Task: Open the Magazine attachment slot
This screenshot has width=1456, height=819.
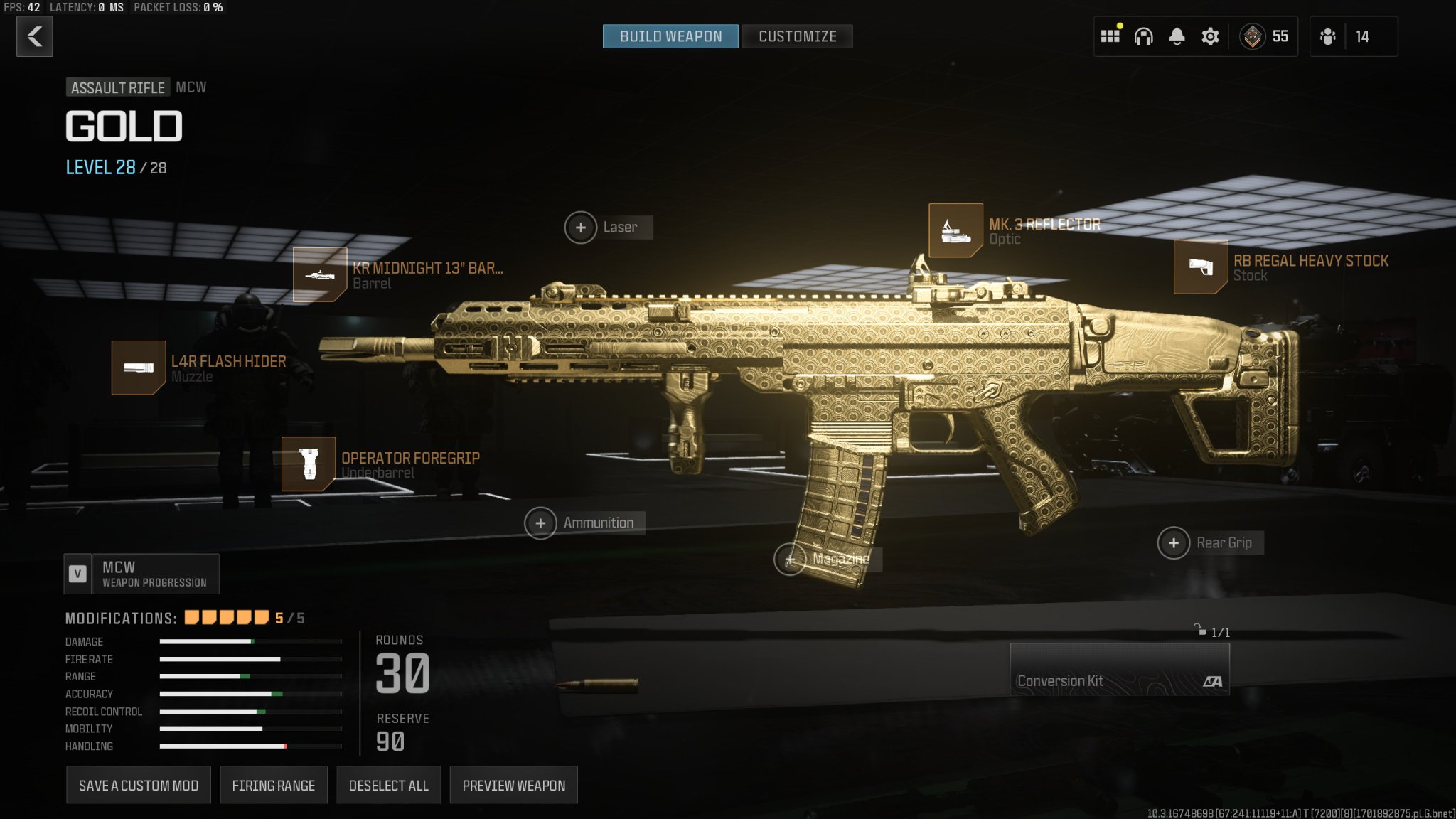Action: click(791, 560)
